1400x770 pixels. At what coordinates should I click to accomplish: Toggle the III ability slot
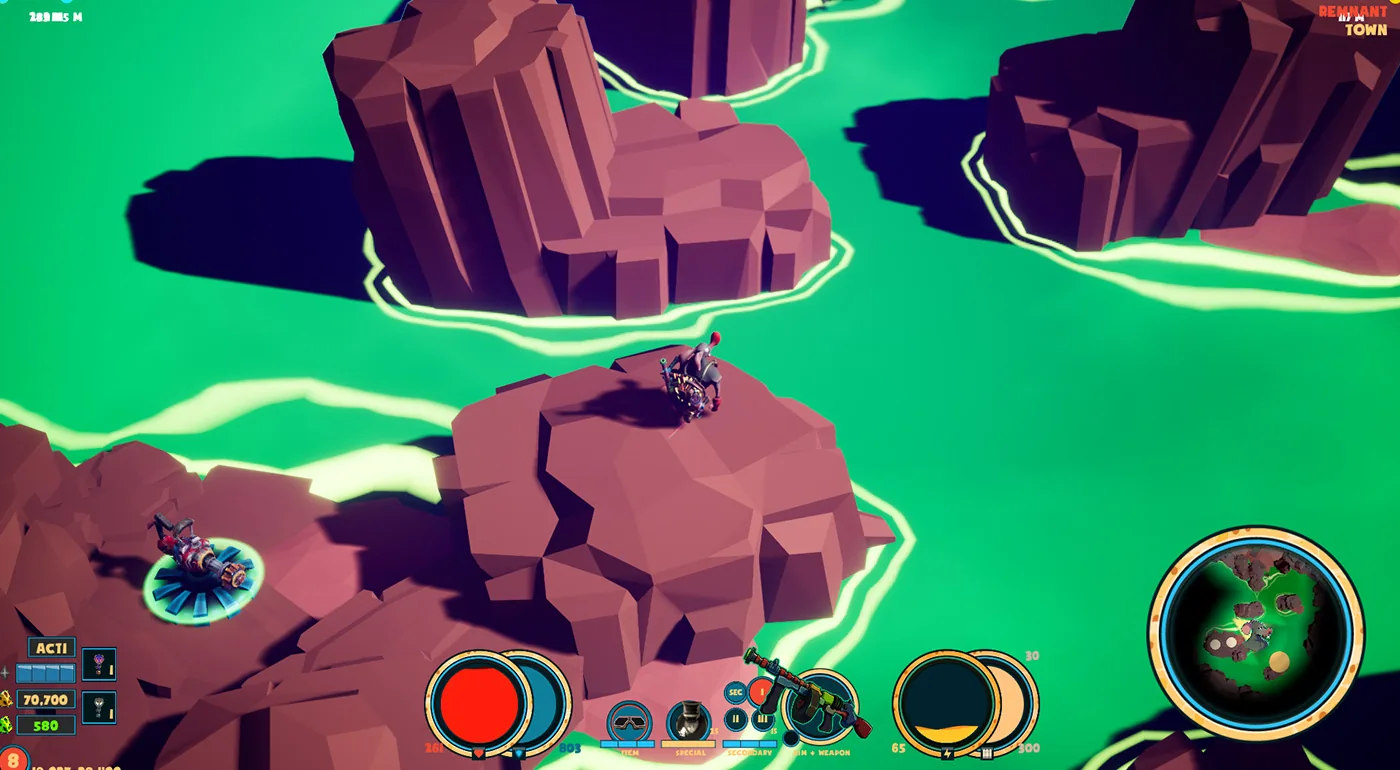click(x=762, y=719)
